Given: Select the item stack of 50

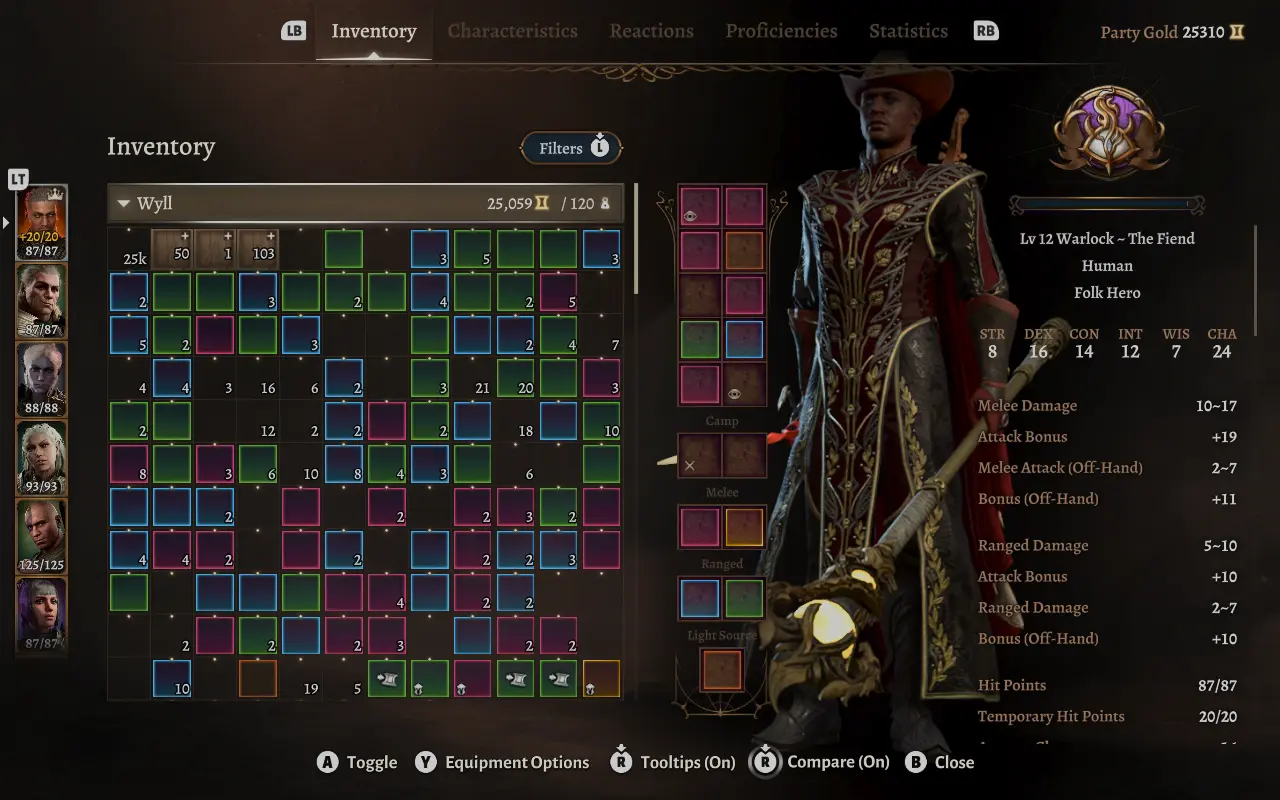Looking at the screenshot, I should coord(172,249).
